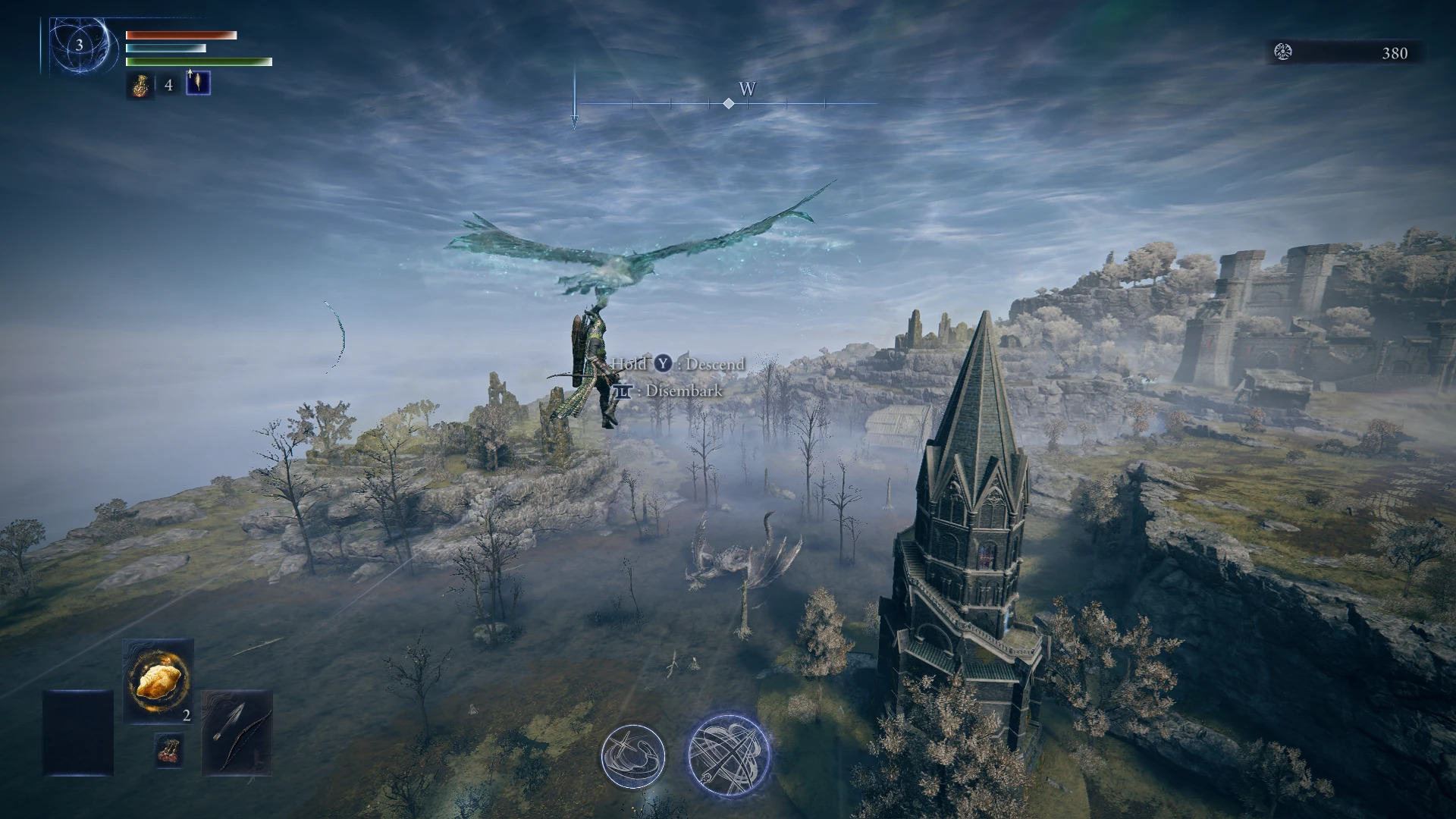Select the bow and arrow weapon slot
This screenshot has height=819, width=1456.
tap(237, 732)
